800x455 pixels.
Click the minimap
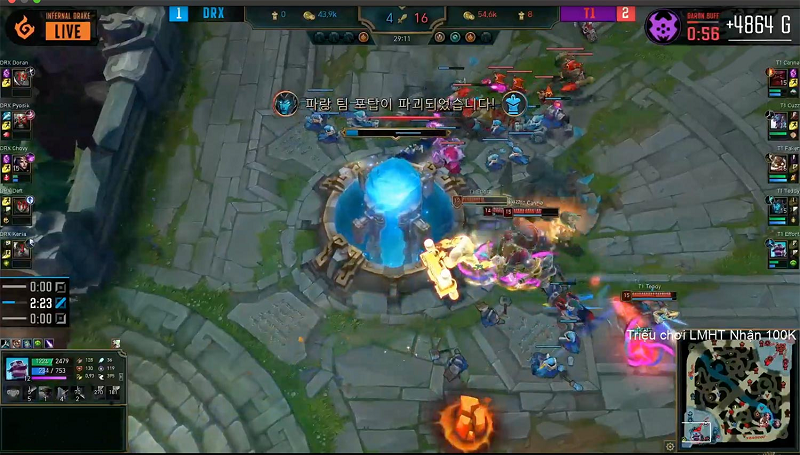[x=738, y=388]
